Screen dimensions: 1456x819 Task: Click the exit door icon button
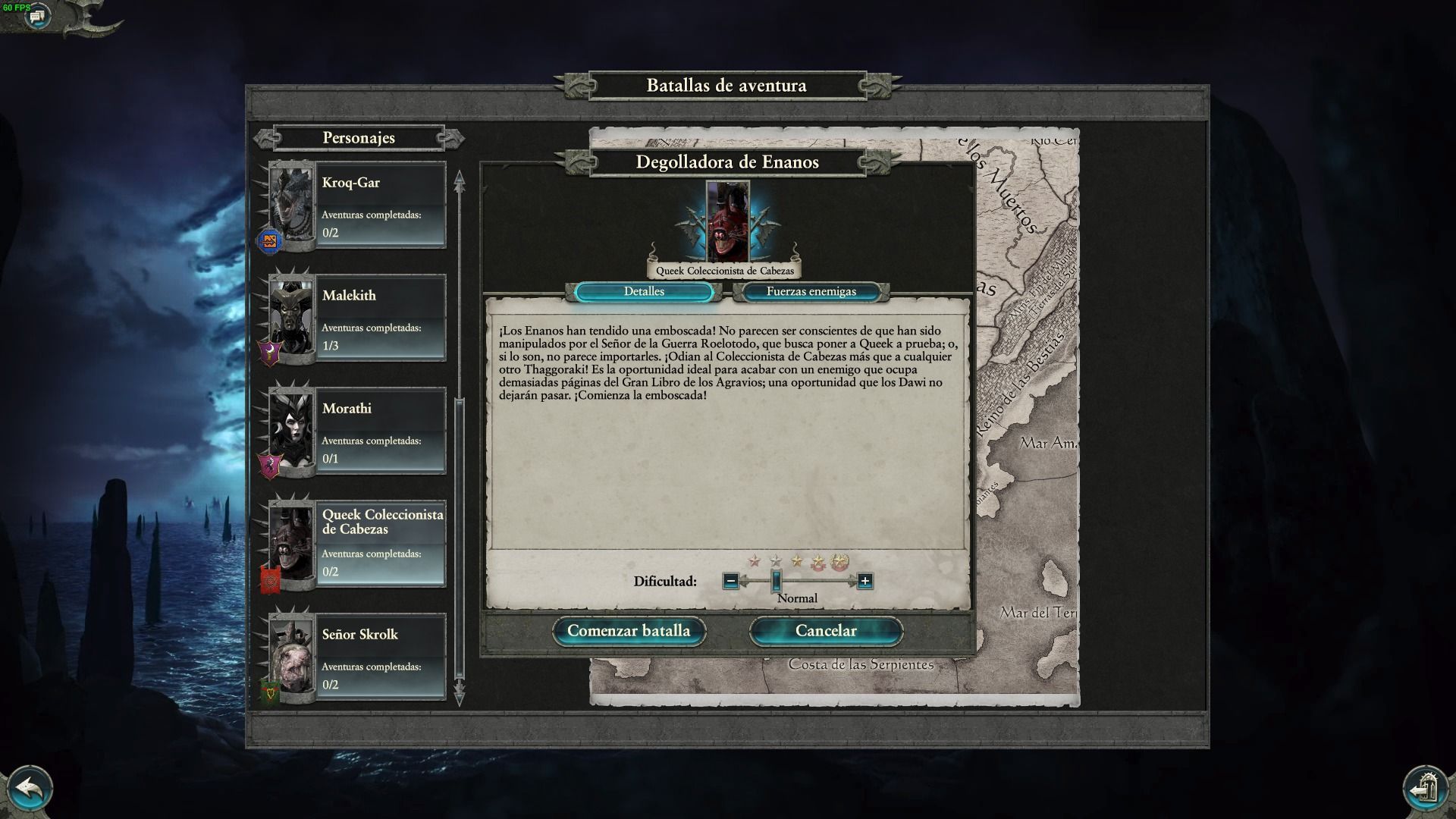pos(1426,789)
